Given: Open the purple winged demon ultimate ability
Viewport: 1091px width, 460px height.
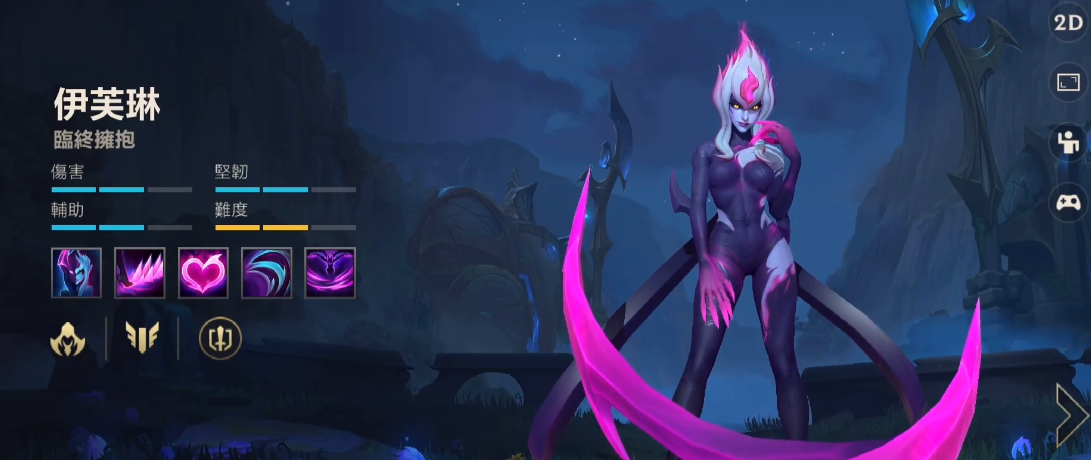Looking at the screenshot, I should tap(330, 273).
